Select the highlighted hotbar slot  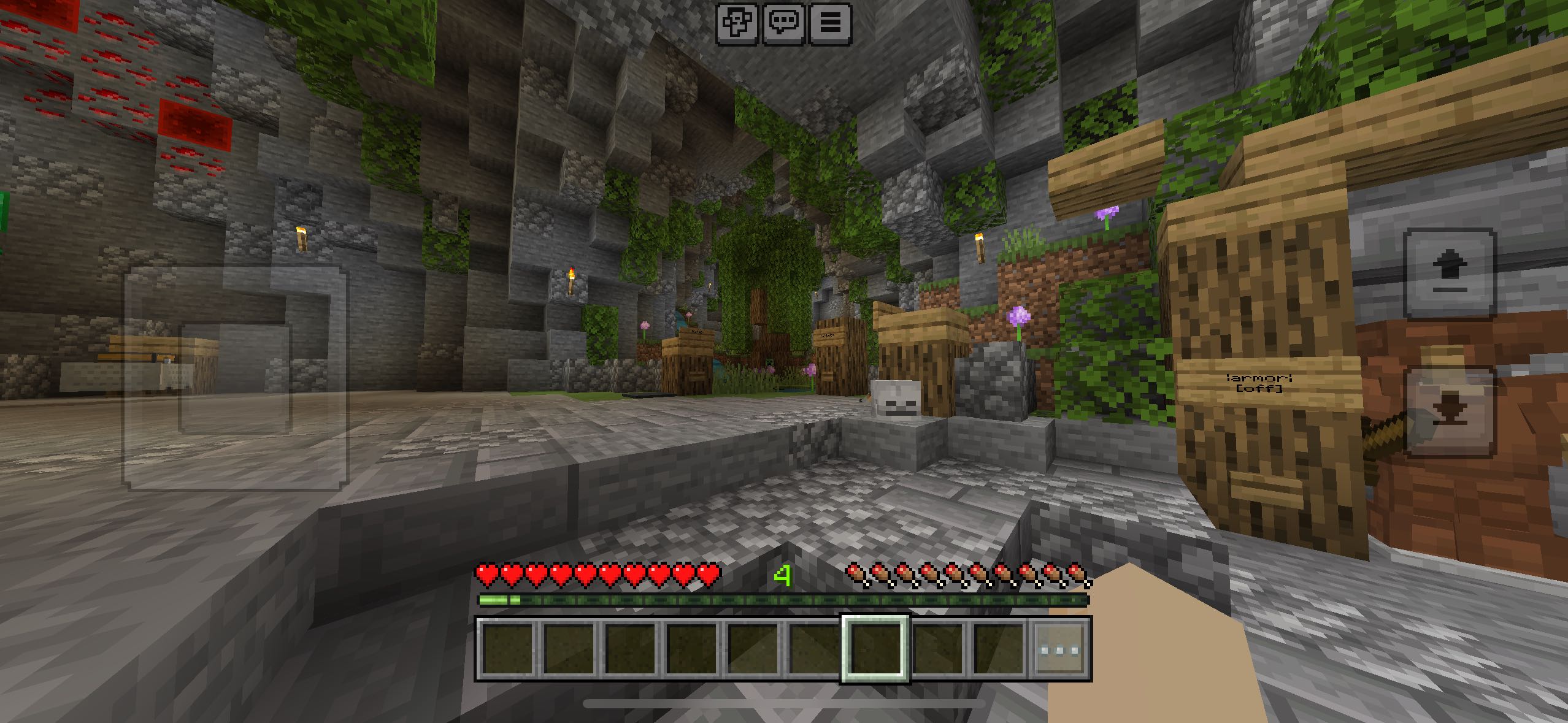pyautogui.click(x=875, y=649)
